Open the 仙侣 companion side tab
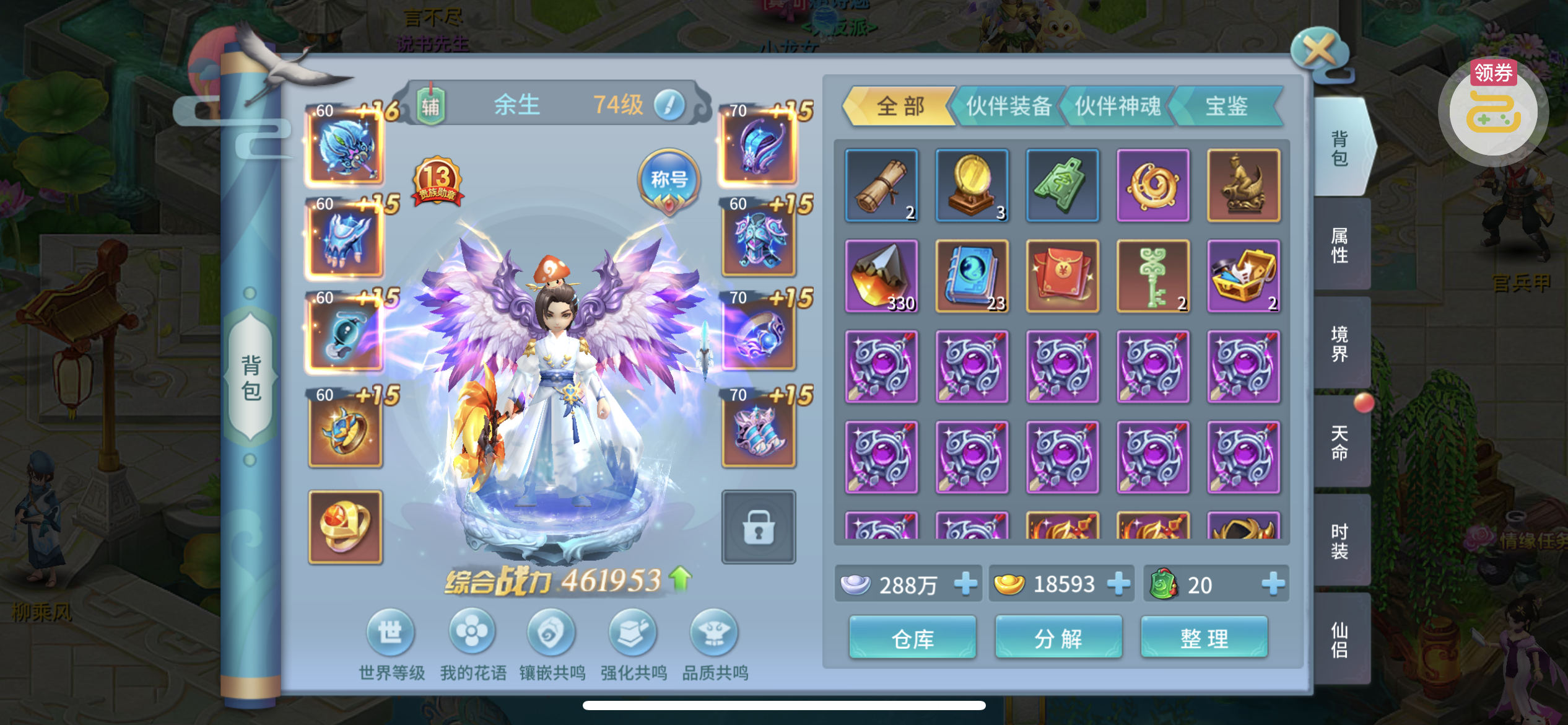Image resolution: width=1568 pixels, height=725 pixels. [1340, 639]
